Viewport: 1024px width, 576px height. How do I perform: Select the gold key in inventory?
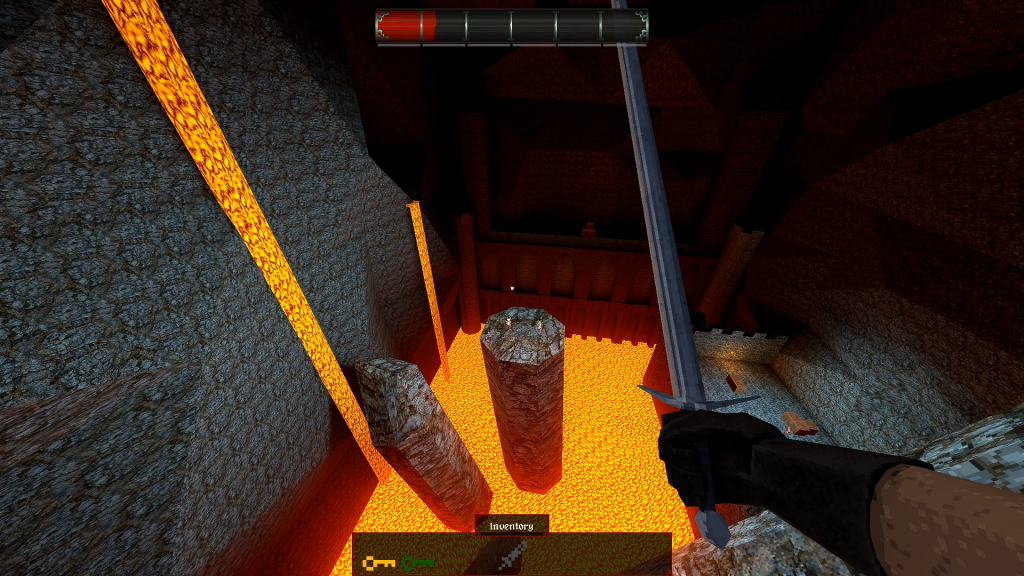[379, 563]
